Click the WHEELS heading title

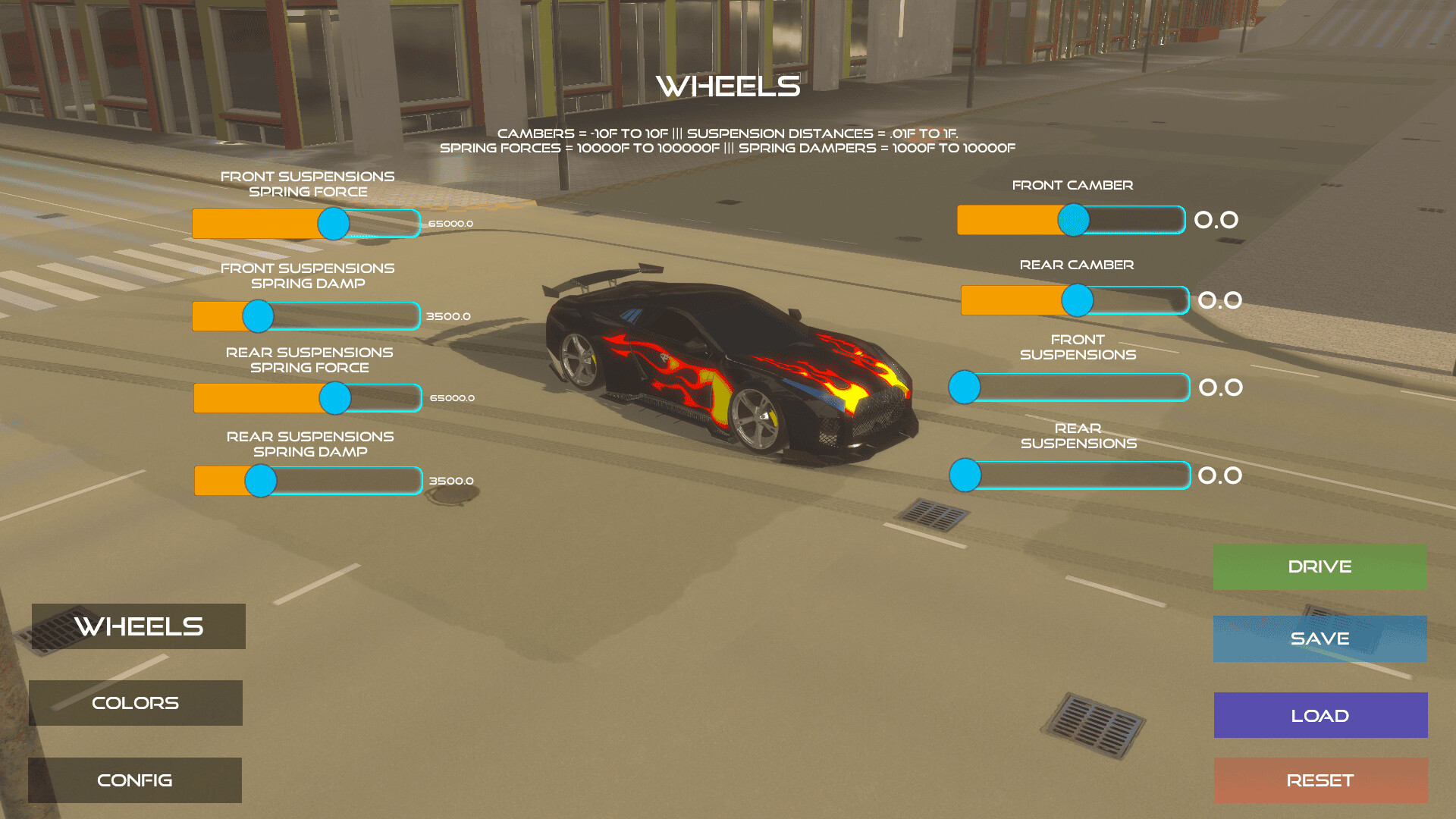(728, 86)
